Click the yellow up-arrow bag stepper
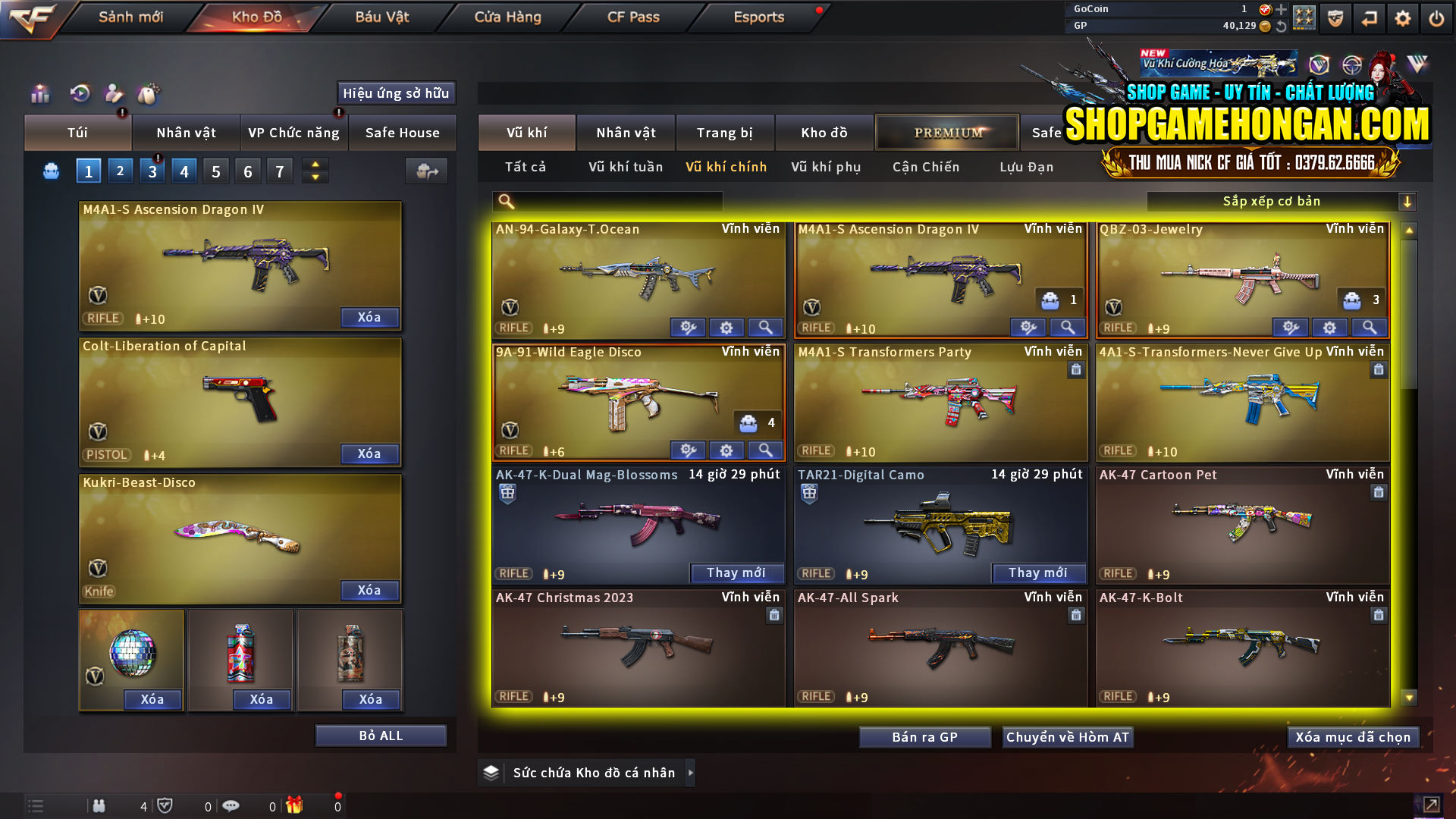 (315, 165)
